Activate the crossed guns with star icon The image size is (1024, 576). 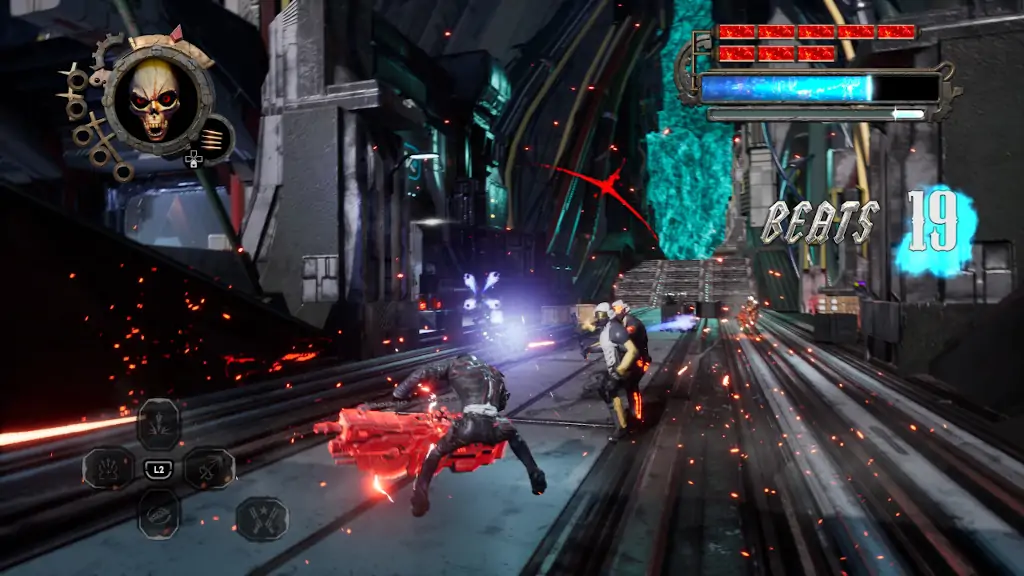[261, 518]
